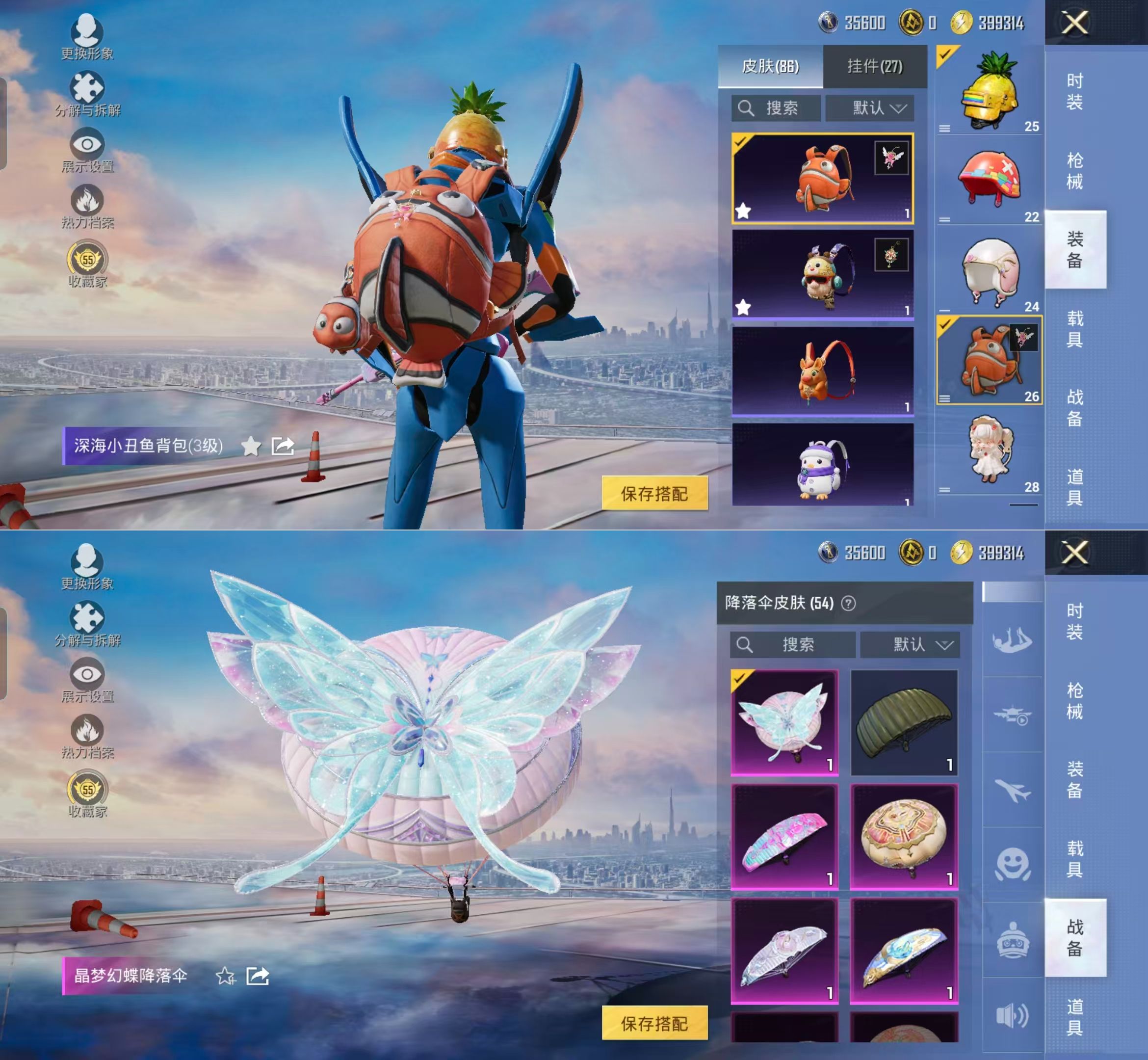Open the 皮肤(86) skins tab
The image size is (1148, 1060).
click(770, 67)
